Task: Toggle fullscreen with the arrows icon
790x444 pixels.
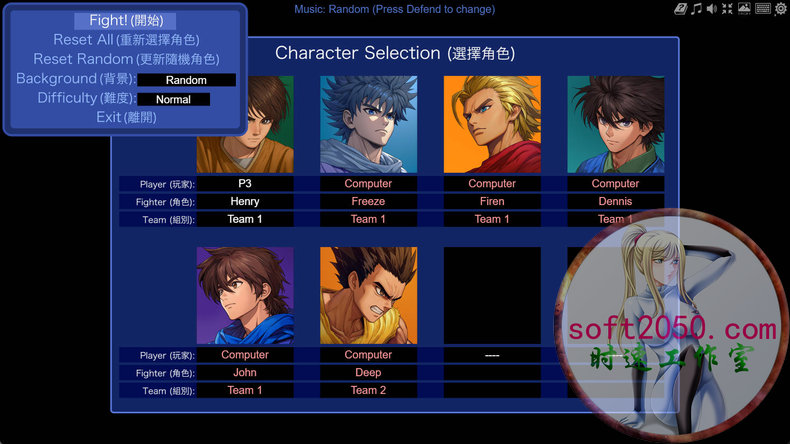Action: [x=728, y=9]
